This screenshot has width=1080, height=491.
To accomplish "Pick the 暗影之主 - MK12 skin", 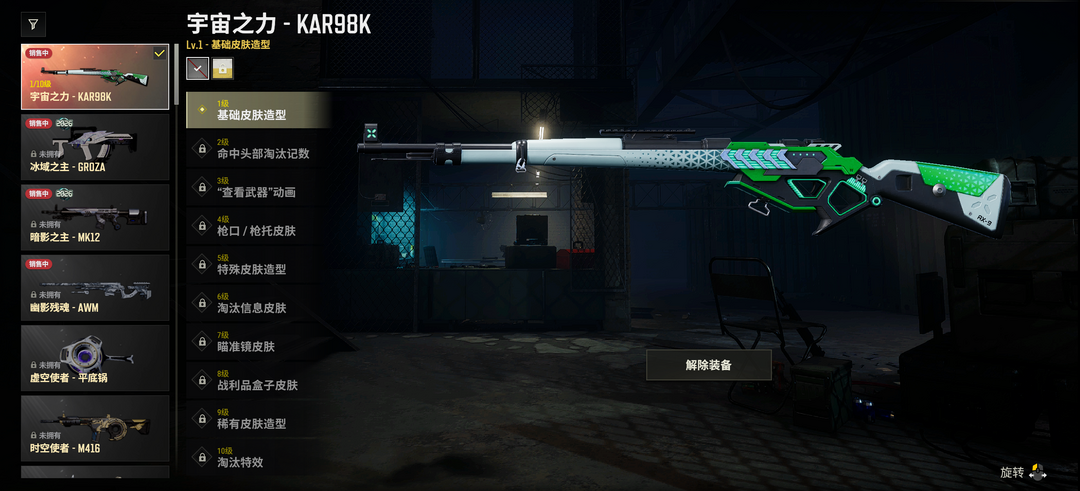I will point(95,217).
